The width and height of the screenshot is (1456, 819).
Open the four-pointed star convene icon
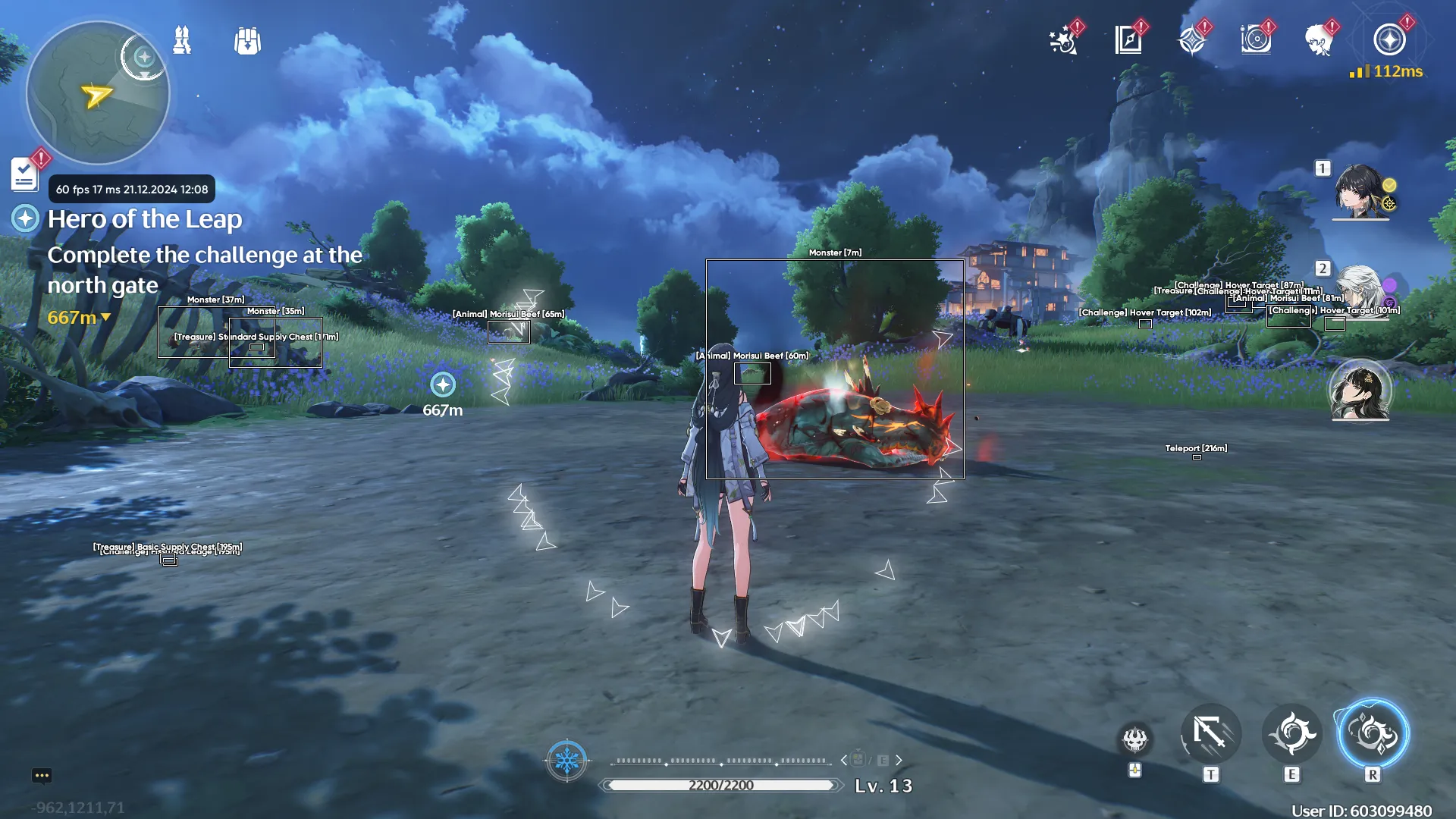coord(1192,40)
